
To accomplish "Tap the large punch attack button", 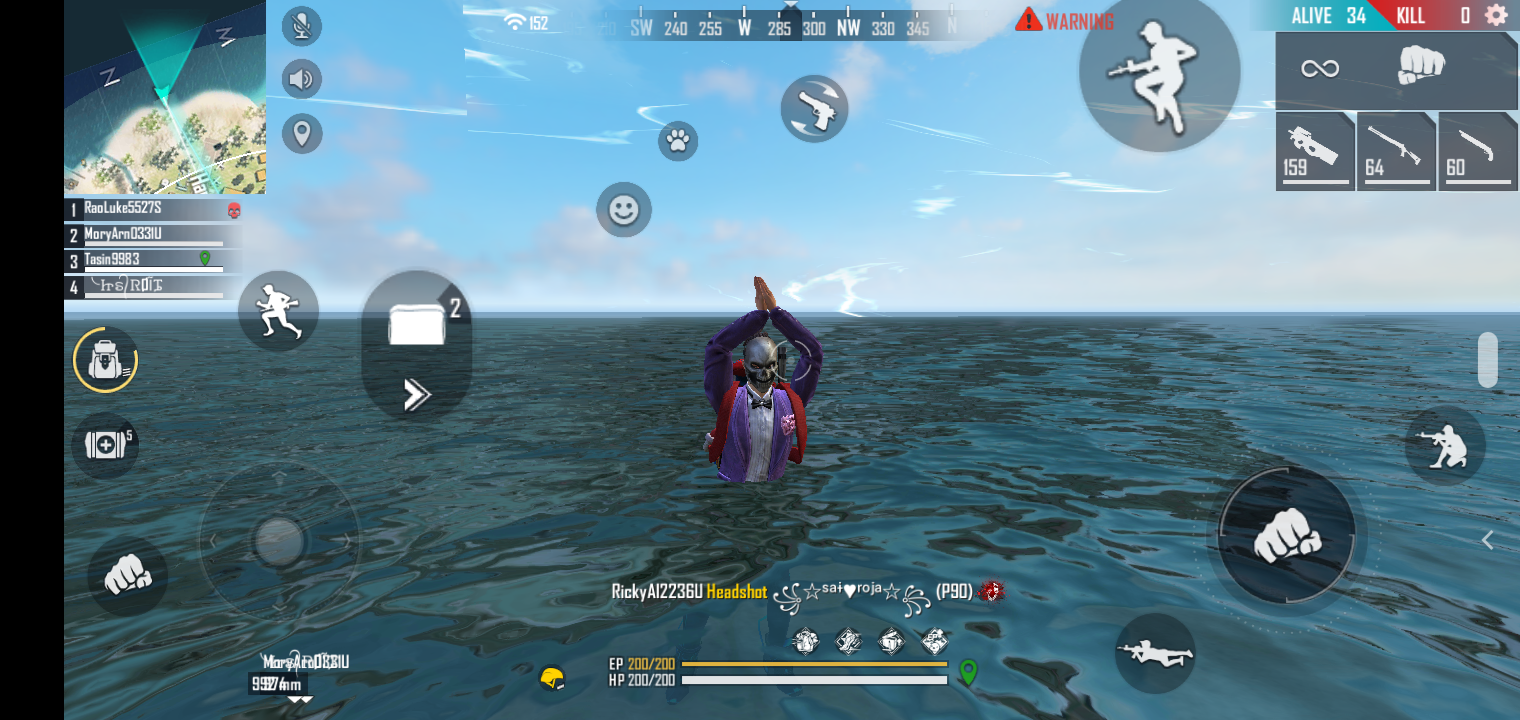I will pyautogui.click(x=1286, y=535).
